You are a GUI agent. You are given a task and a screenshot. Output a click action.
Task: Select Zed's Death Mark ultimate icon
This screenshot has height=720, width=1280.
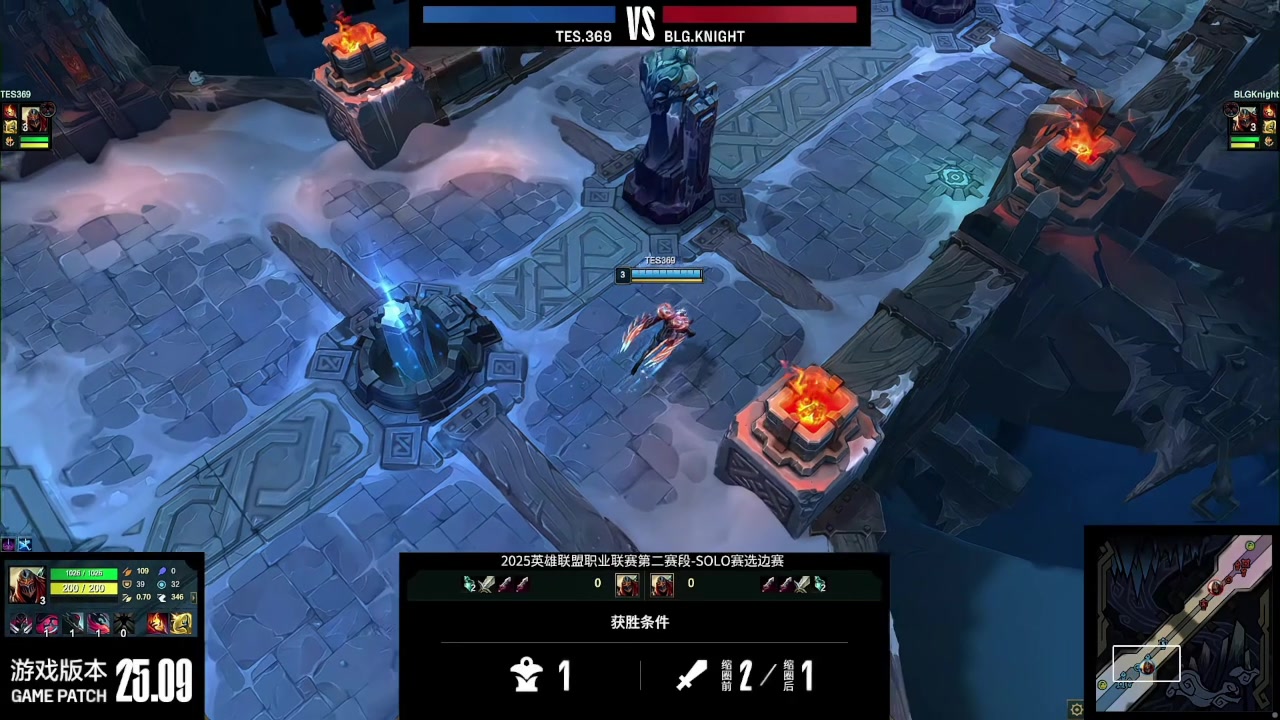(123, 625)
